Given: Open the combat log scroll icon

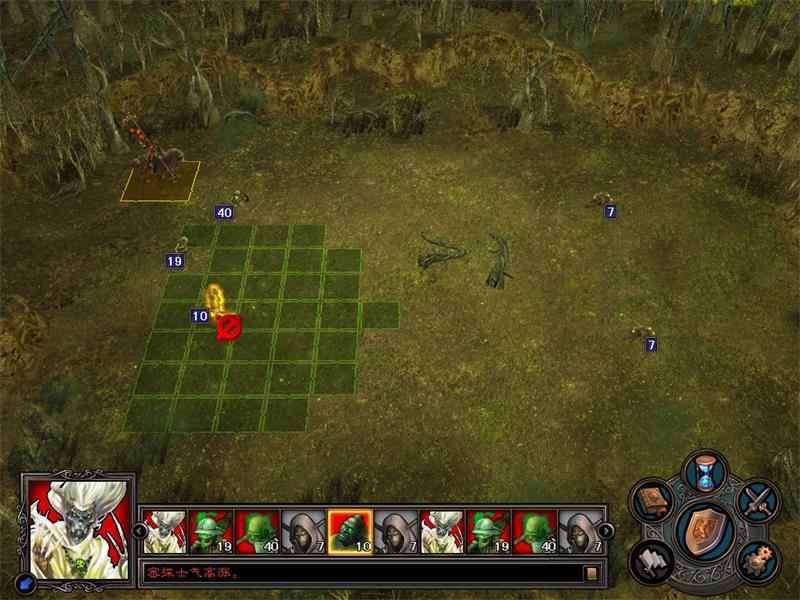Looking at the screenshot, I should [592, 574].
